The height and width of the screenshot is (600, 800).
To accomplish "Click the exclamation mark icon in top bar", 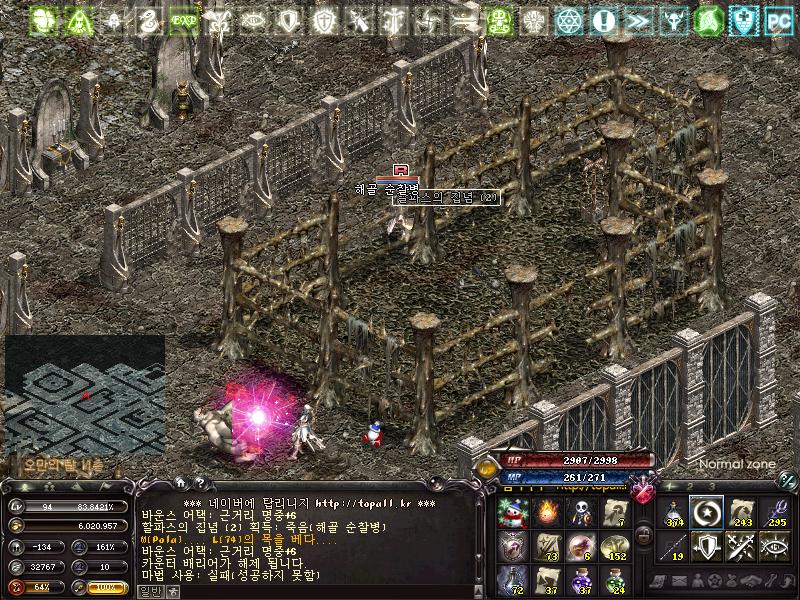I will 603,20.
